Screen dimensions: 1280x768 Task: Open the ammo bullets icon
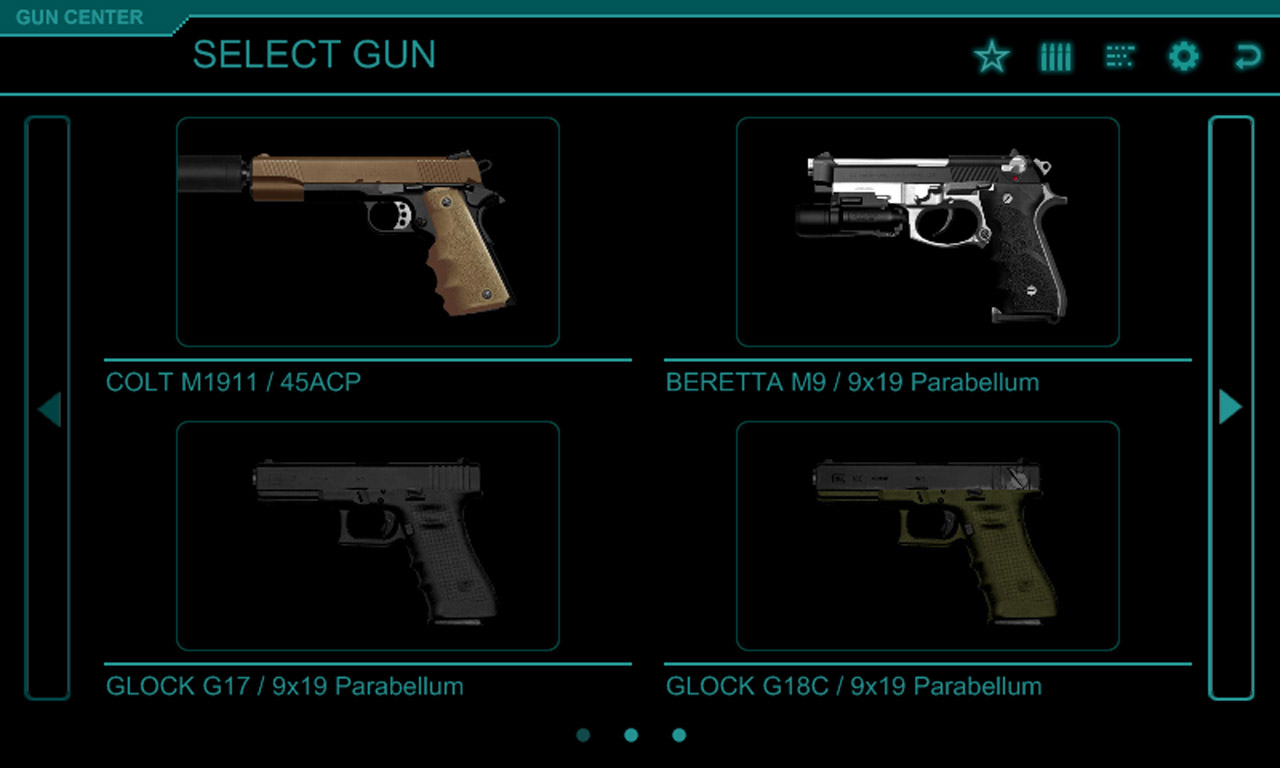[x=1055, y=57]
